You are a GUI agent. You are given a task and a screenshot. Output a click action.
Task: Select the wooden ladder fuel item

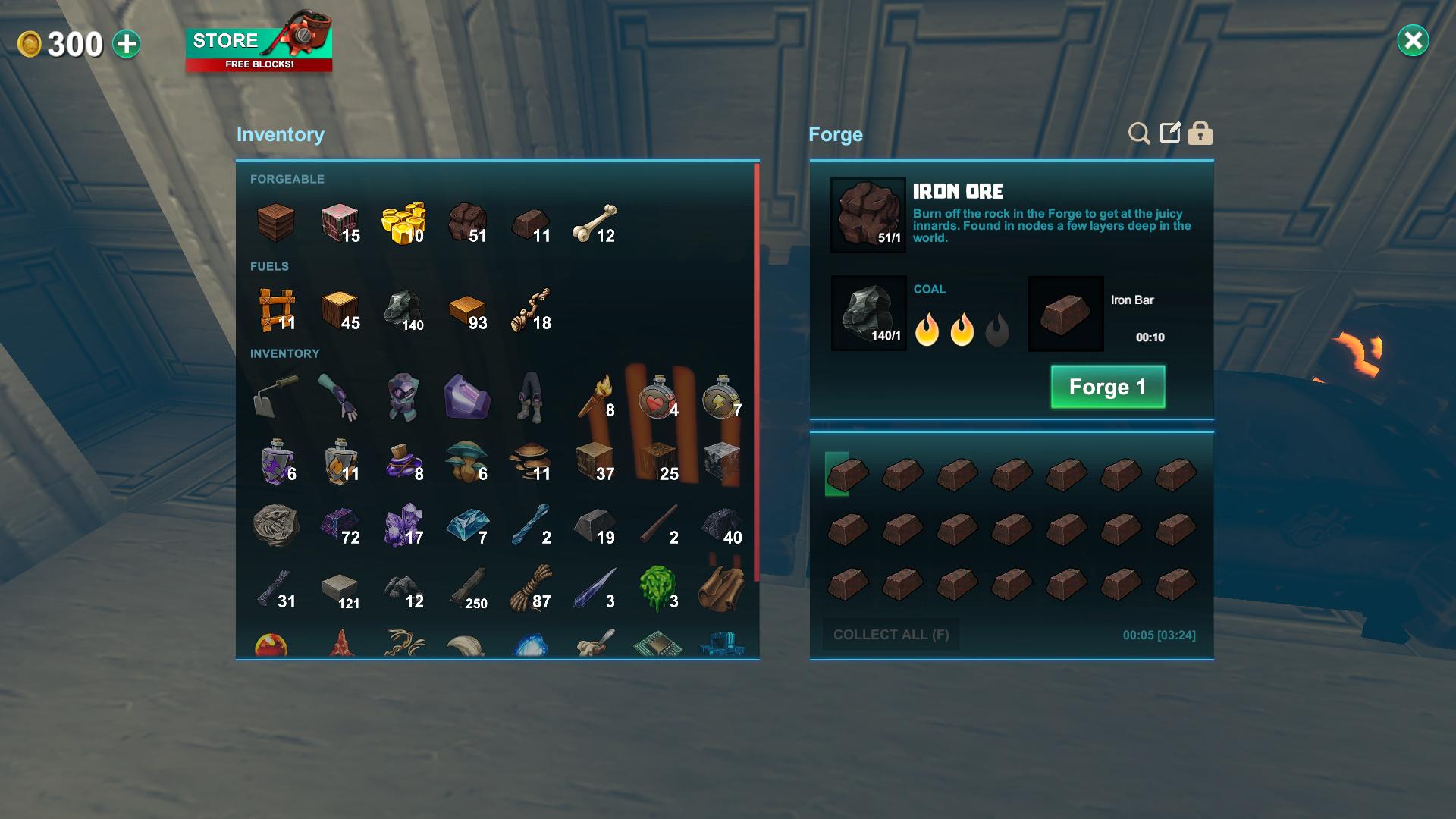tap(276, 311)
